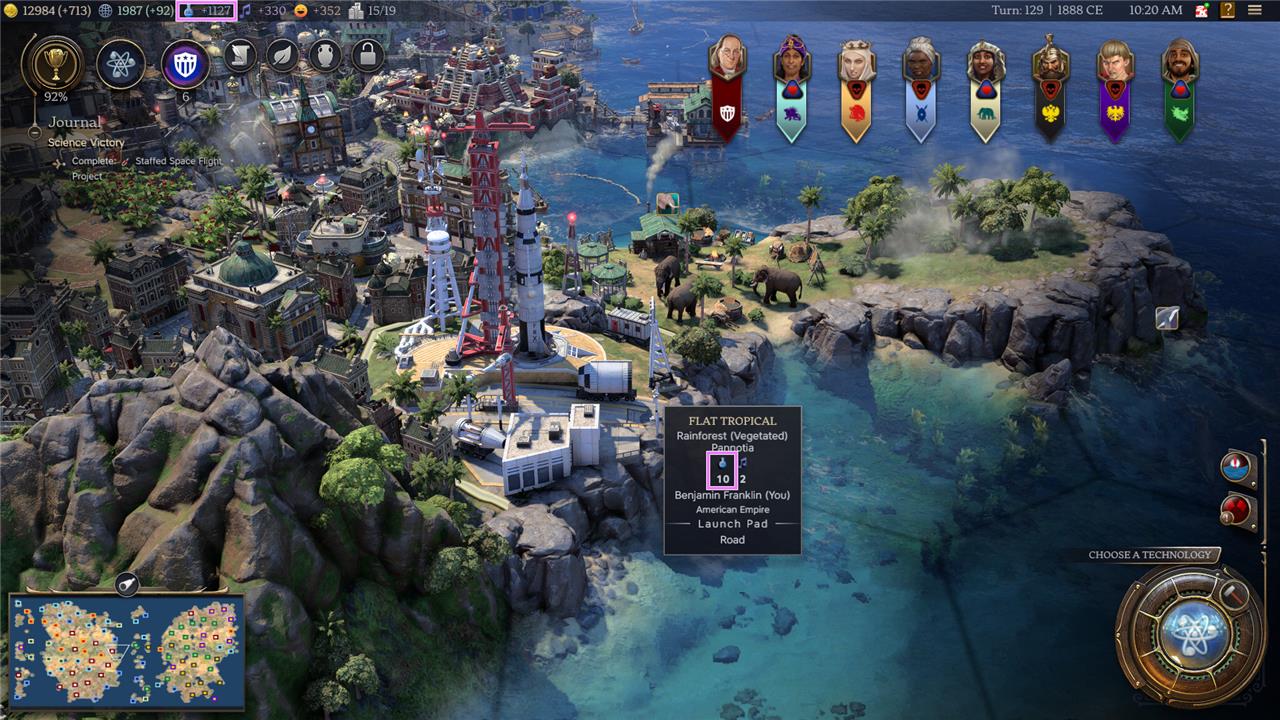1280x720 pixels.
Task: Select Benjamin Franklin's leader portrait
Action: (726, 60)
